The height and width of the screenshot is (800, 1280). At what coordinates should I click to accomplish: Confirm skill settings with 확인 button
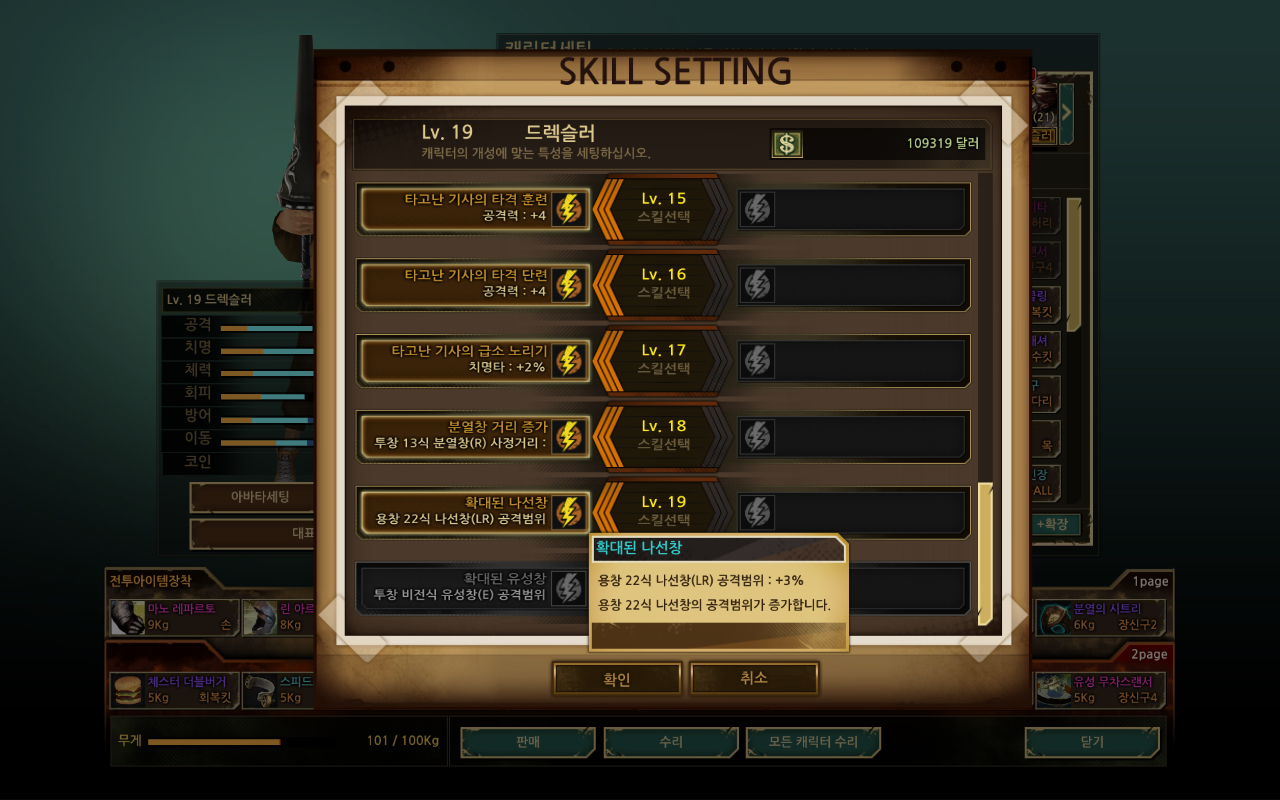(617, 679)
